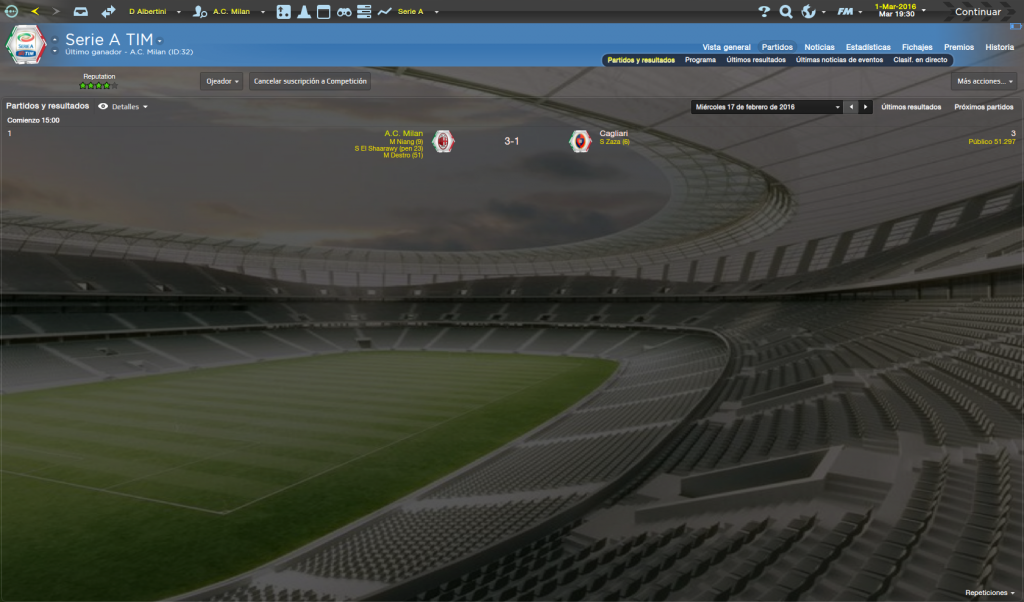Select the Estadísticas tab

tap(868, 47)
